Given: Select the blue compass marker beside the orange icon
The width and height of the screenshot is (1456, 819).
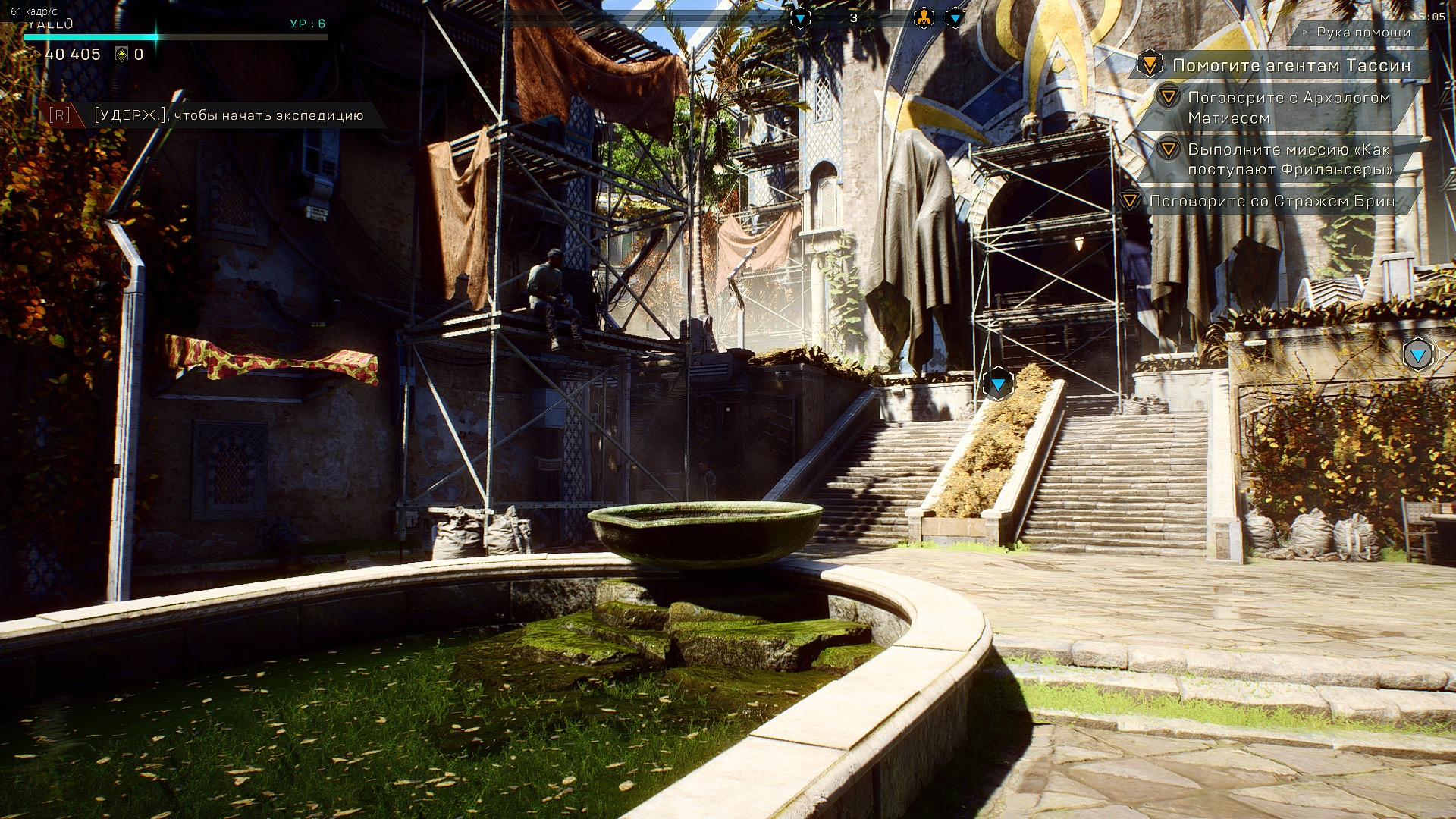Looking at the screenshot, I should [x=955, y=18].
